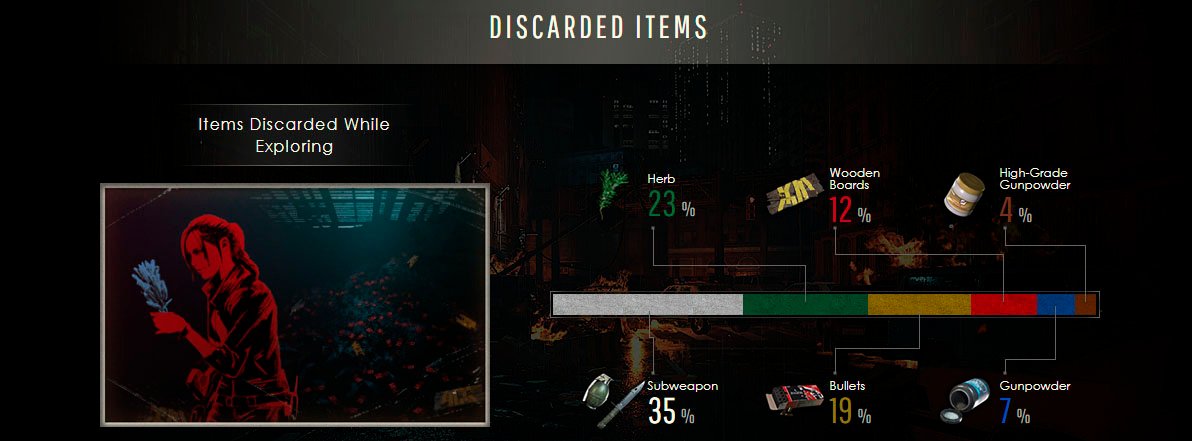Open the red character illustration thumbnail
This screenshot has height=441, width=1192.
pos(294,304)
